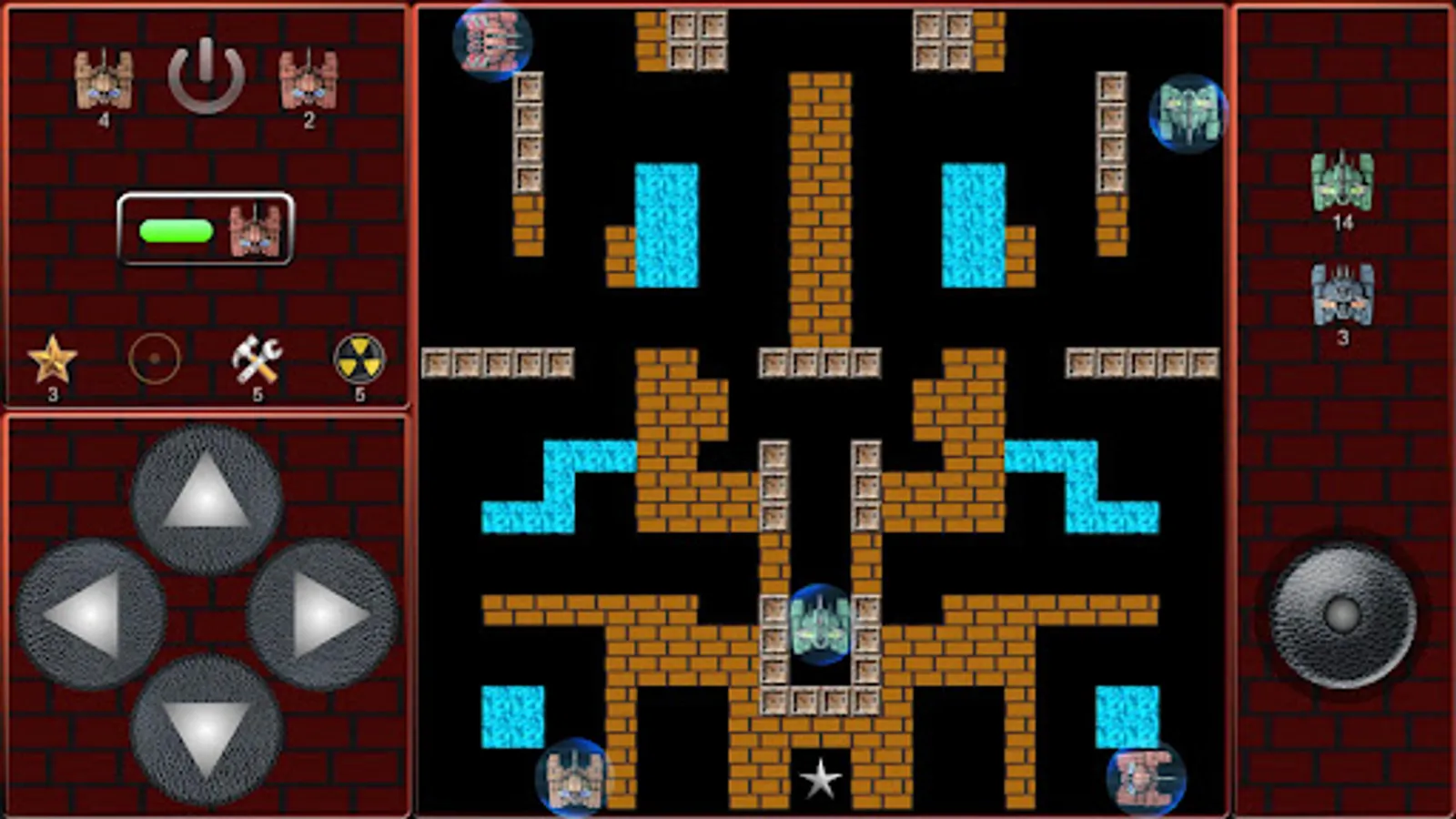Click the circular target icon
1456x819 pixels.
tap(155, 359)
